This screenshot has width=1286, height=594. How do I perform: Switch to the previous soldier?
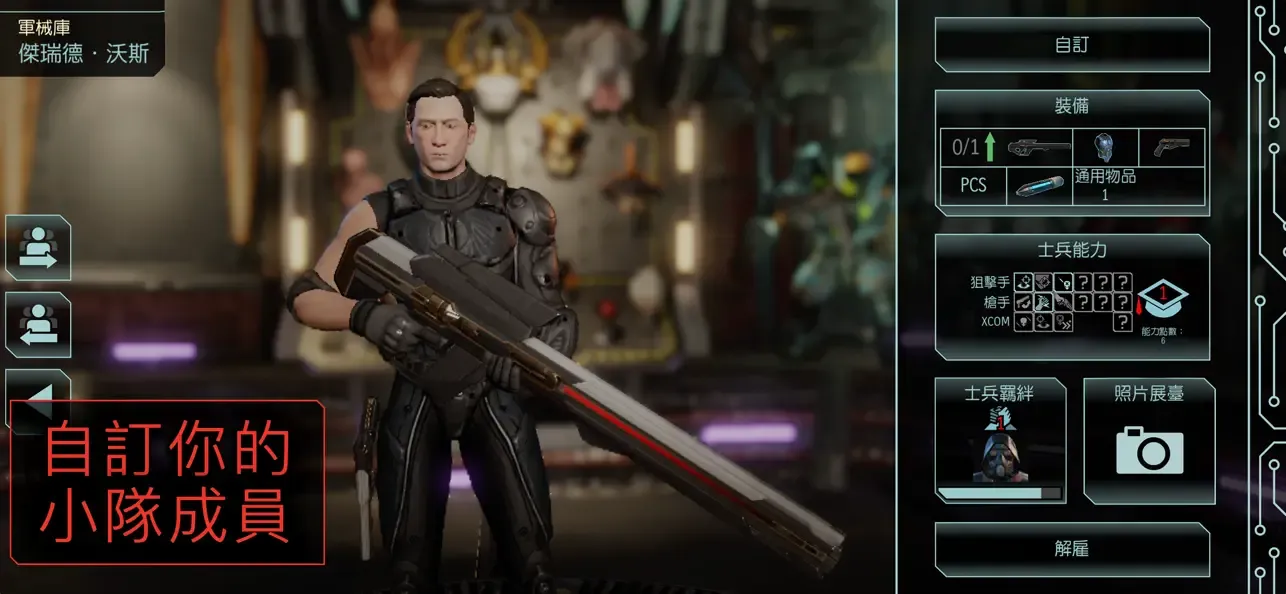pyautogui.click(x=38, y=324)
